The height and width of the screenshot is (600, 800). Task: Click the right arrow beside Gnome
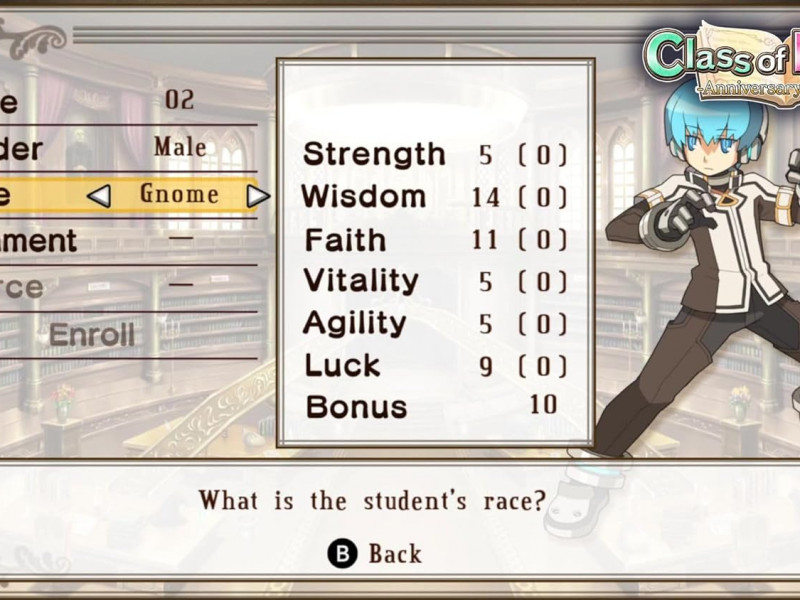[x=258, y=196]
